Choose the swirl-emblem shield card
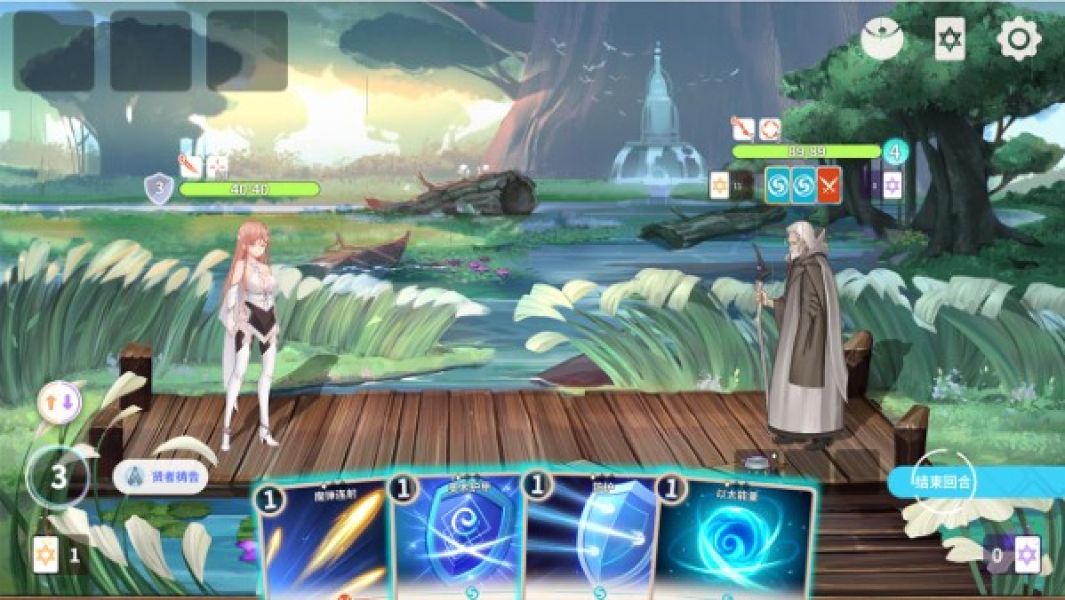Viewport: 1065px width, 600px height. coord(455,540)
